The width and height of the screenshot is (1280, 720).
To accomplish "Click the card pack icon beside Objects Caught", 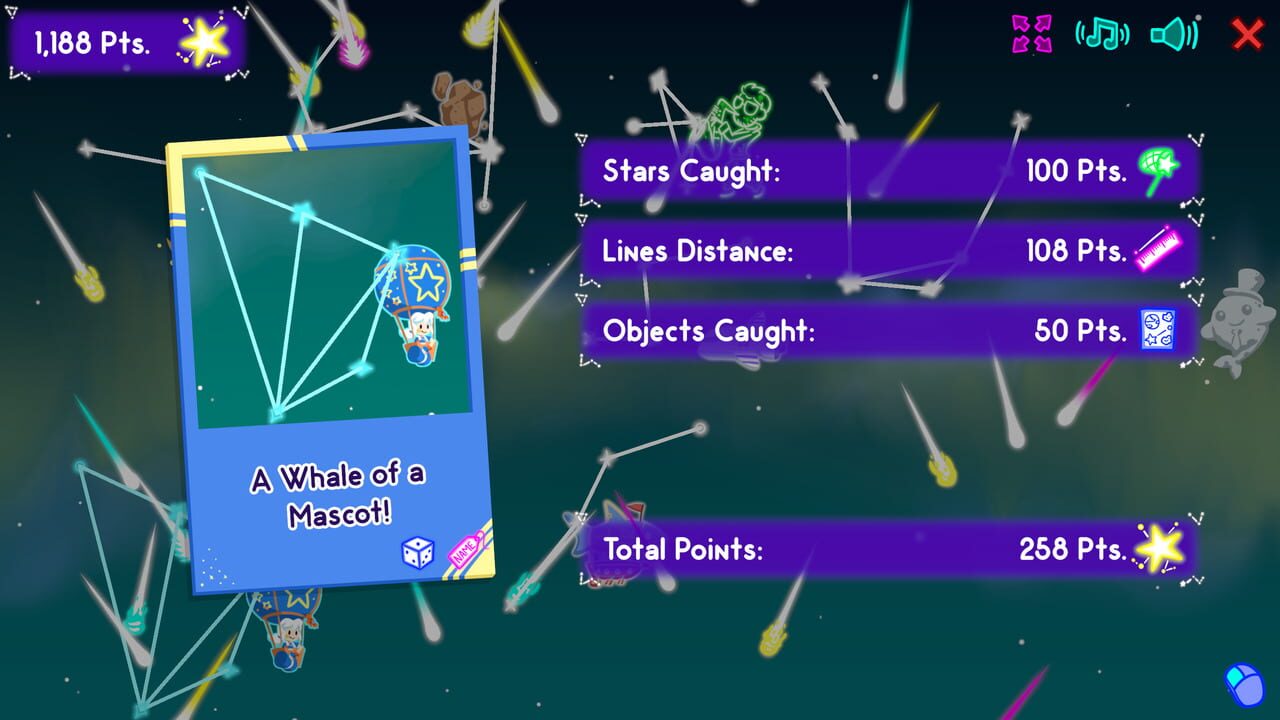I will coord(1160,330).
